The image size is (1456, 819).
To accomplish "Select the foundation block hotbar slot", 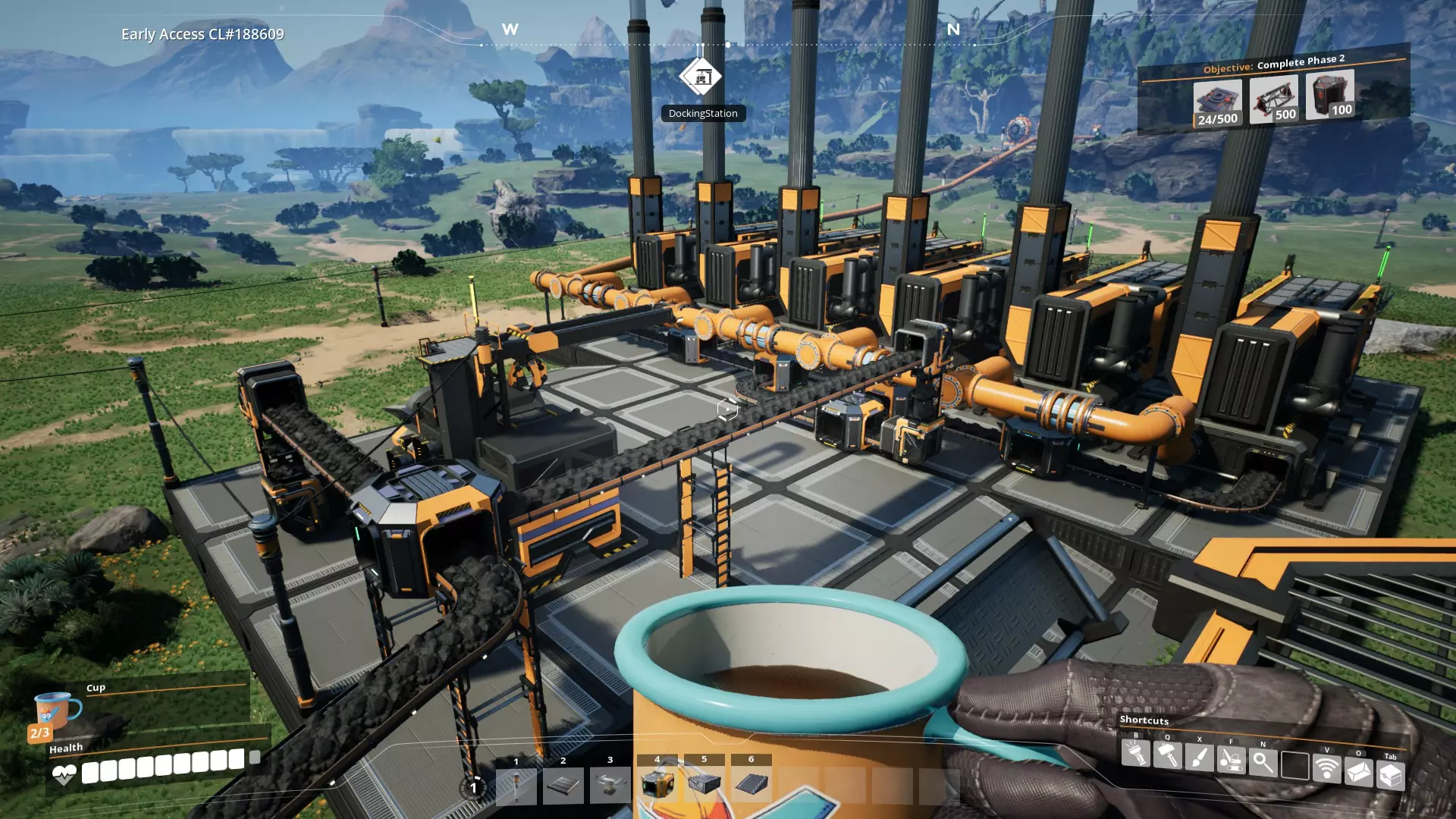I will [704, 783].
